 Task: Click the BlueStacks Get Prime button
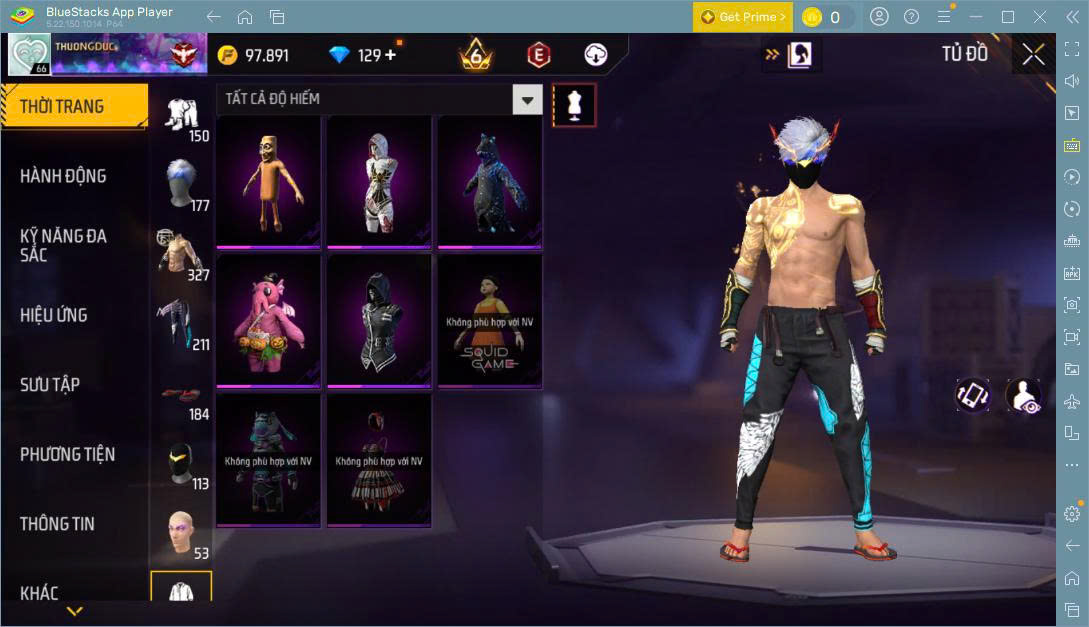(x=743, y=17)
